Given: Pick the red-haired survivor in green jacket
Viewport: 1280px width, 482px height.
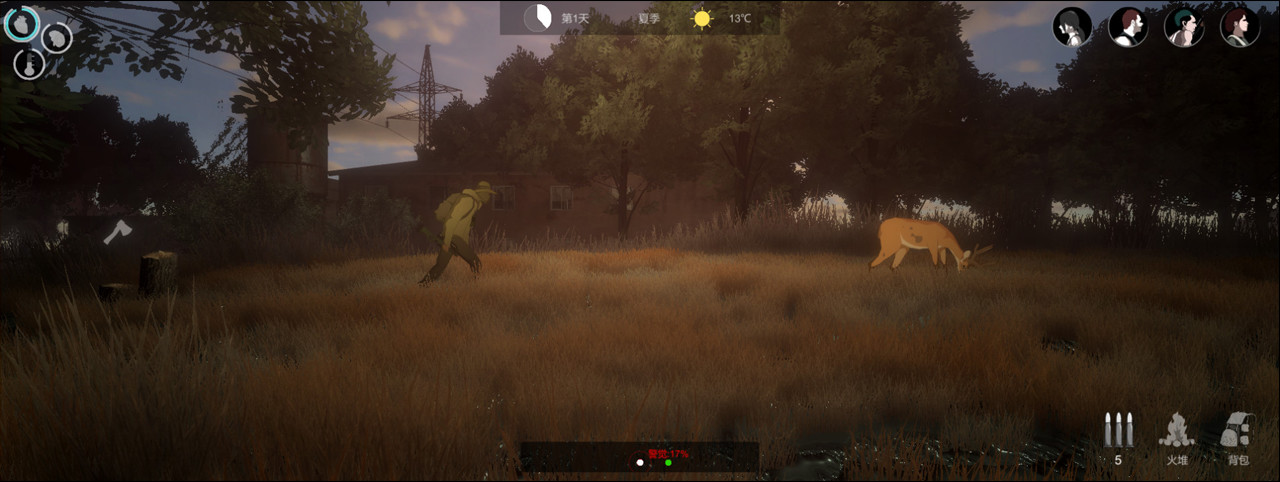Looking at the screenshot, I should pos(1240,27).
